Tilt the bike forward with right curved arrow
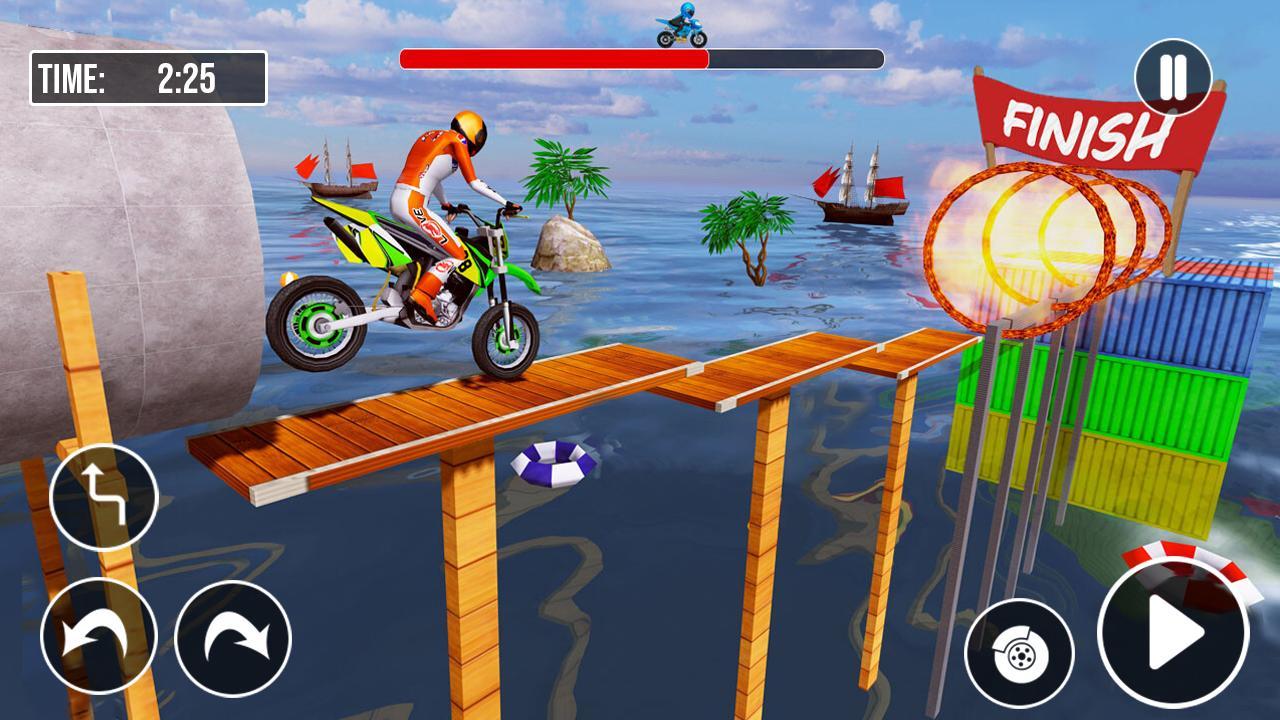1280x720 pixels. (x=233, y=638)
